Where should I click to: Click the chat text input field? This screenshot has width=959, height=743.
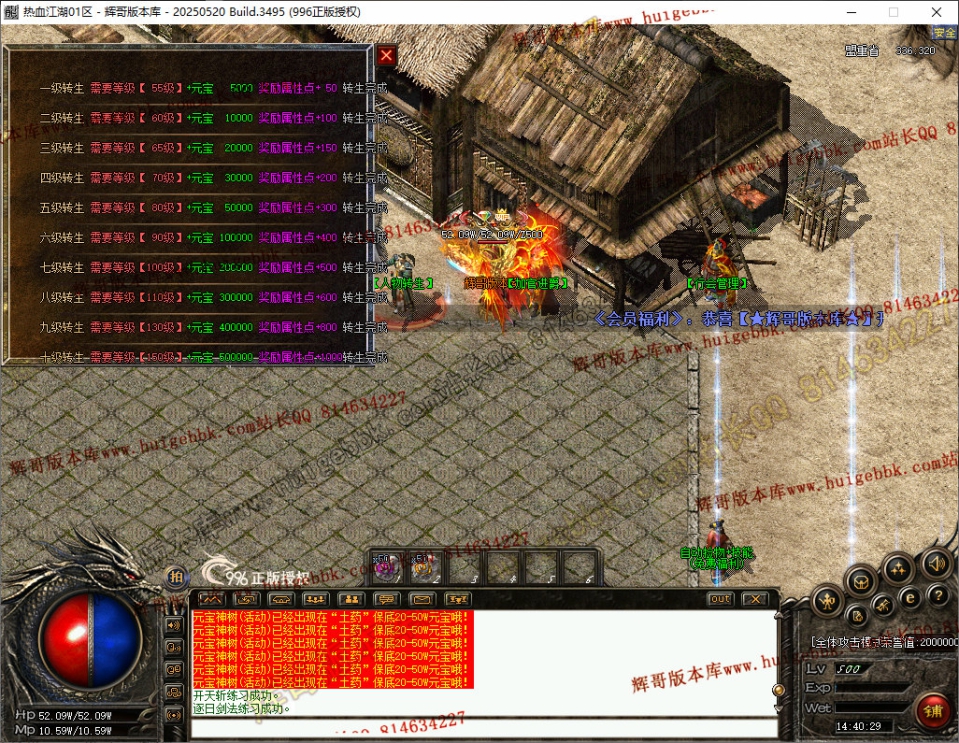pyautogui.click(x=480, y=727)
